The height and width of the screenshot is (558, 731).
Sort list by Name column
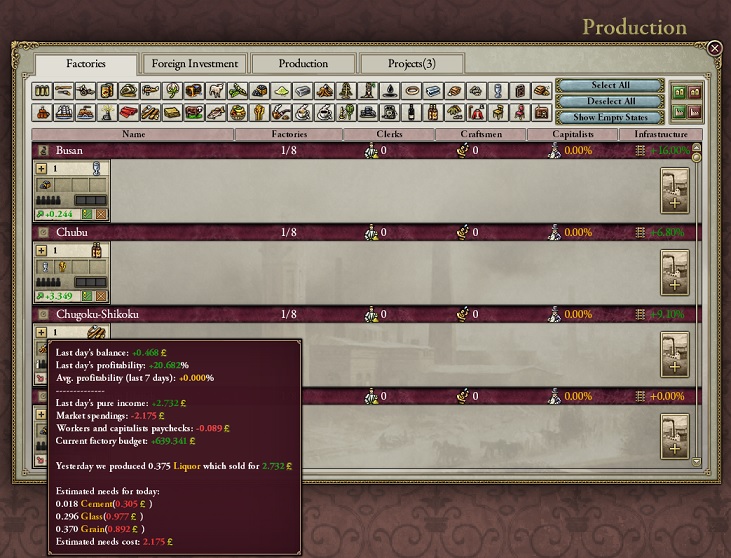click(133, 134)
